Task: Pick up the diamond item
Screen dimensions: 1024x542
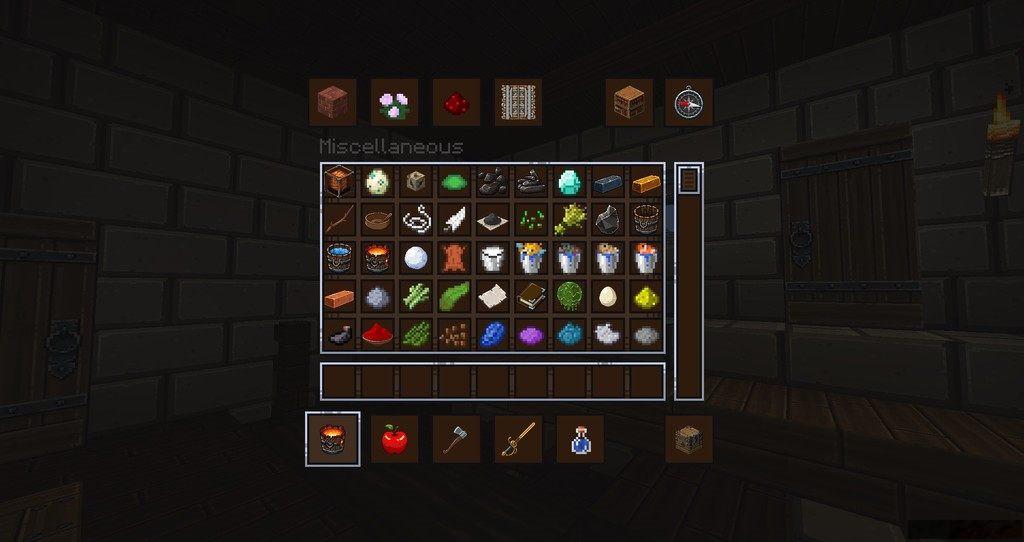Action: coord(569,181)
